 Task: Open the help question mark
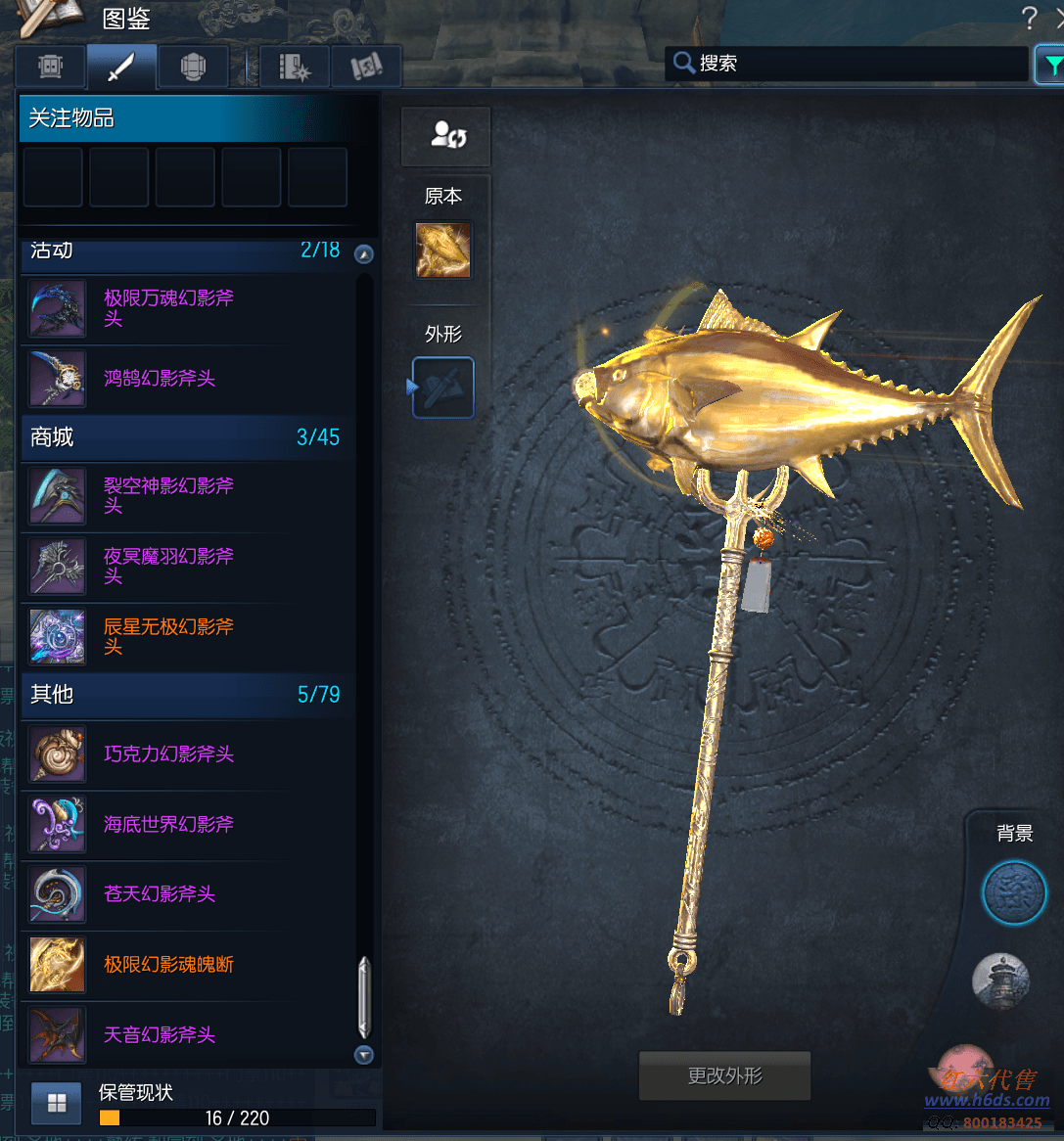pos(1029,18)
